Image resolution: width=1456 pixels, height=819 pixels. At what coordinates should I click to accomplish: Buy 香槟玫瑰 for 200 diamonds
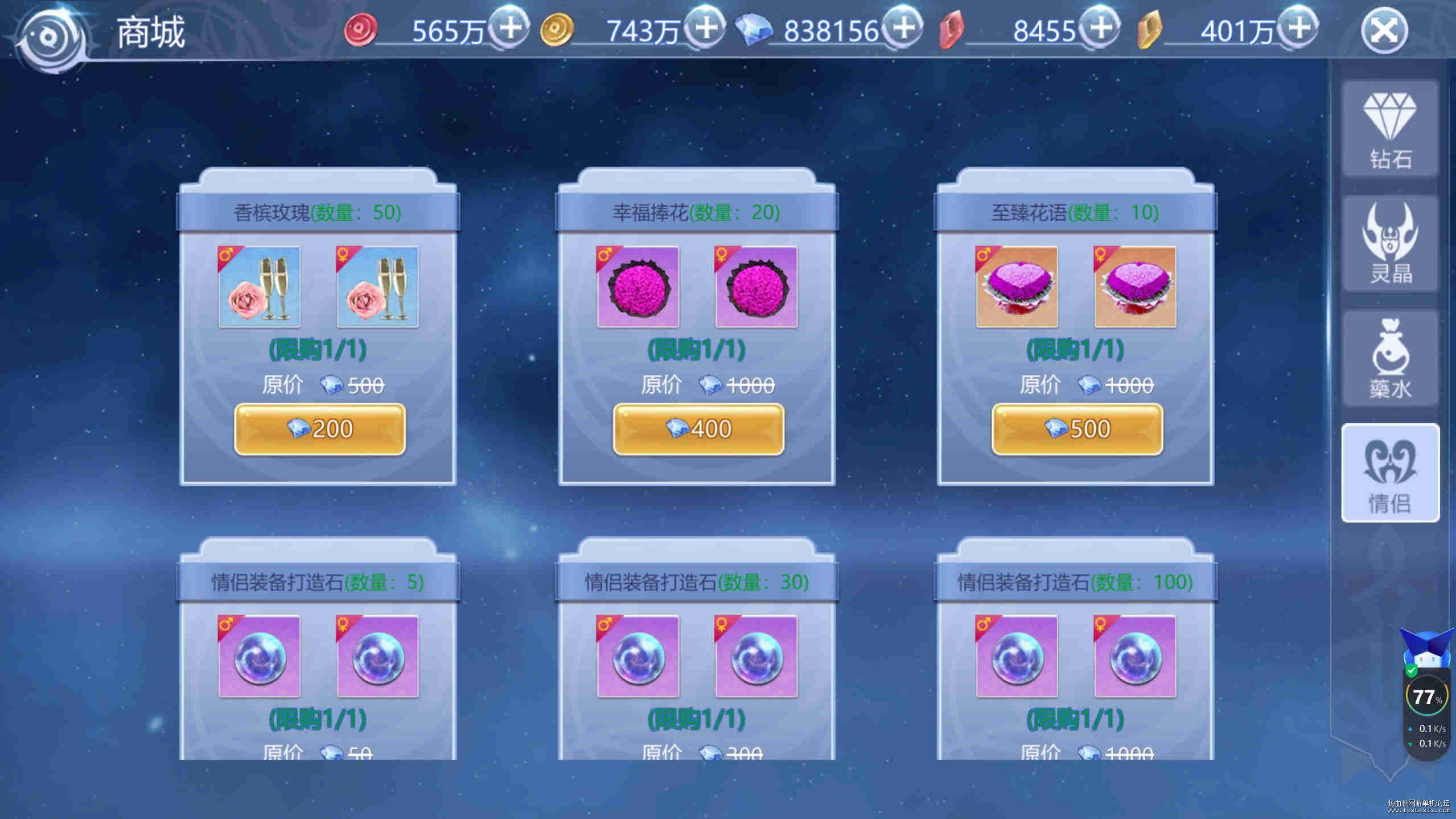tap(319, 429)
